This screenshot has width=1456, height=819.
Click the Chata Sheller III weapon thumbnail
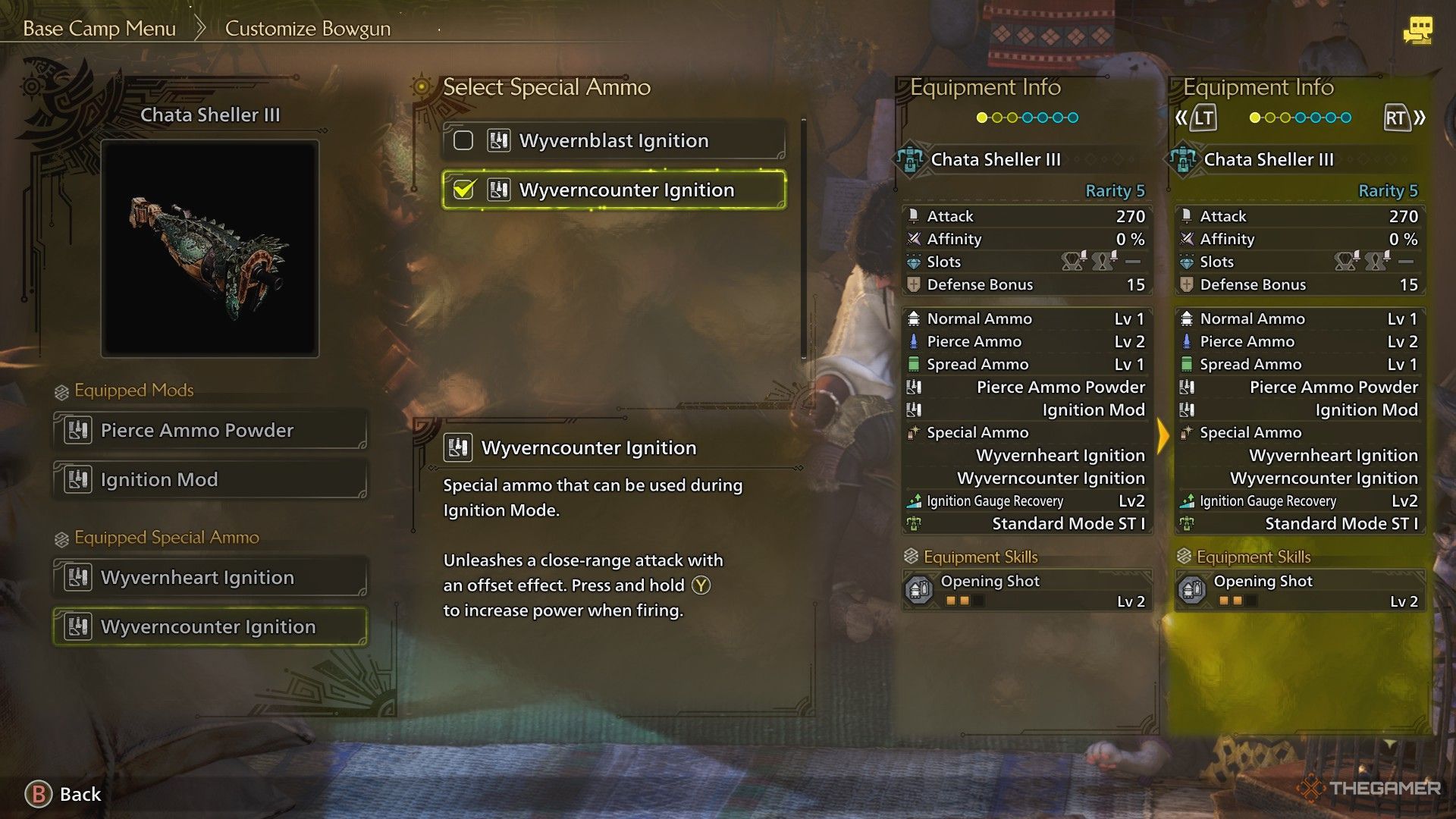click(210, 248)
